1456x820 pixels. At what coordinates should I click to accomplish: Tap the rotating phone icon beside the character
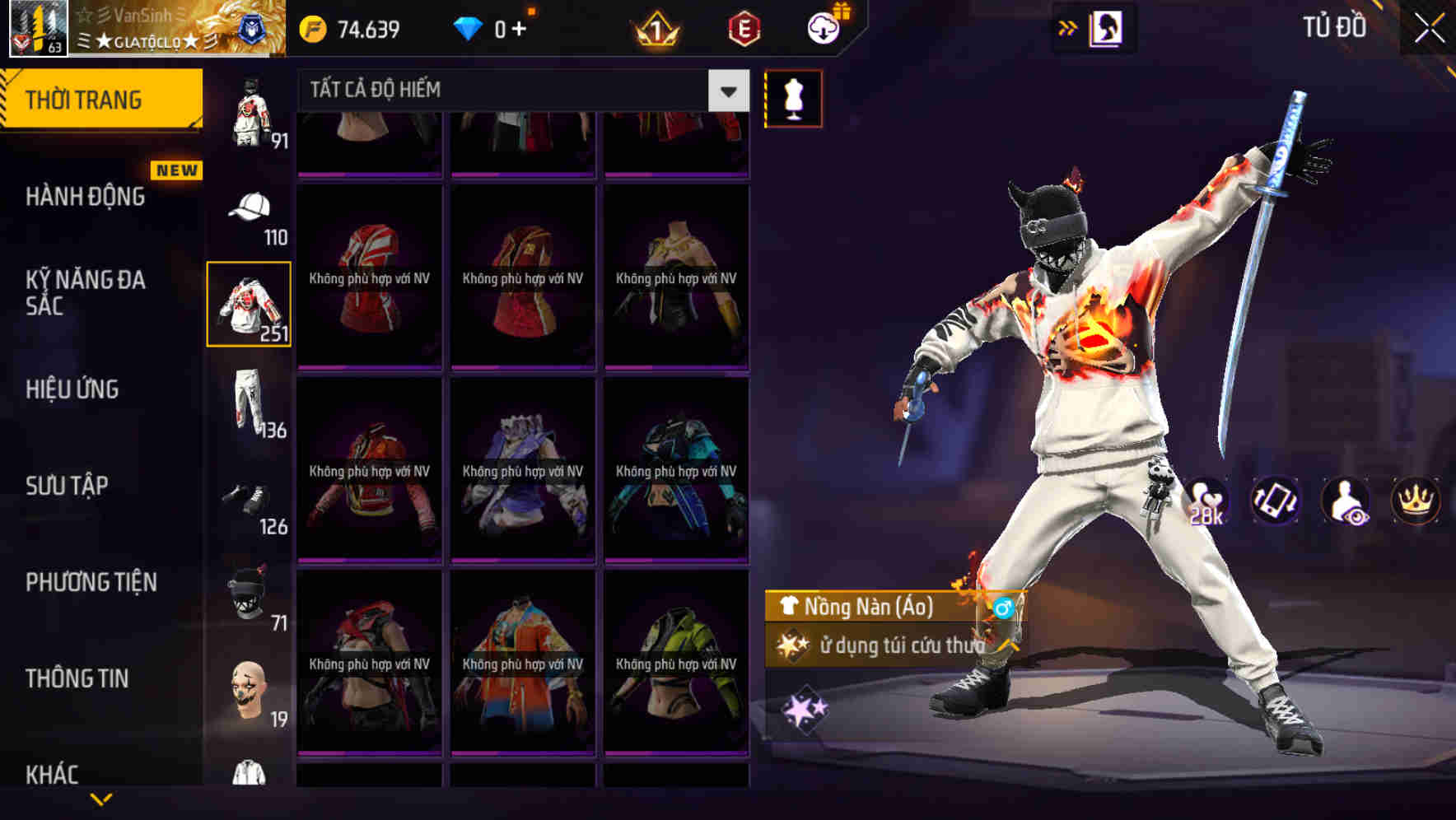pyautogui.click(x=1276, y=501)
